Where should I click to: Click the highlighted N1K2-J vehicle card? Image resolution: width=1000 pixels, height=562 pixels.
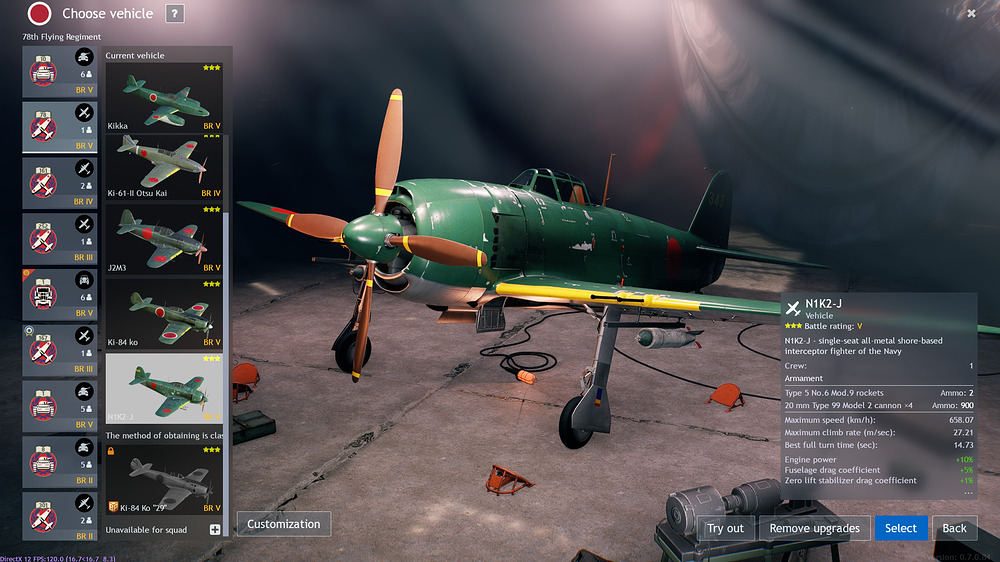coord(164,389)
